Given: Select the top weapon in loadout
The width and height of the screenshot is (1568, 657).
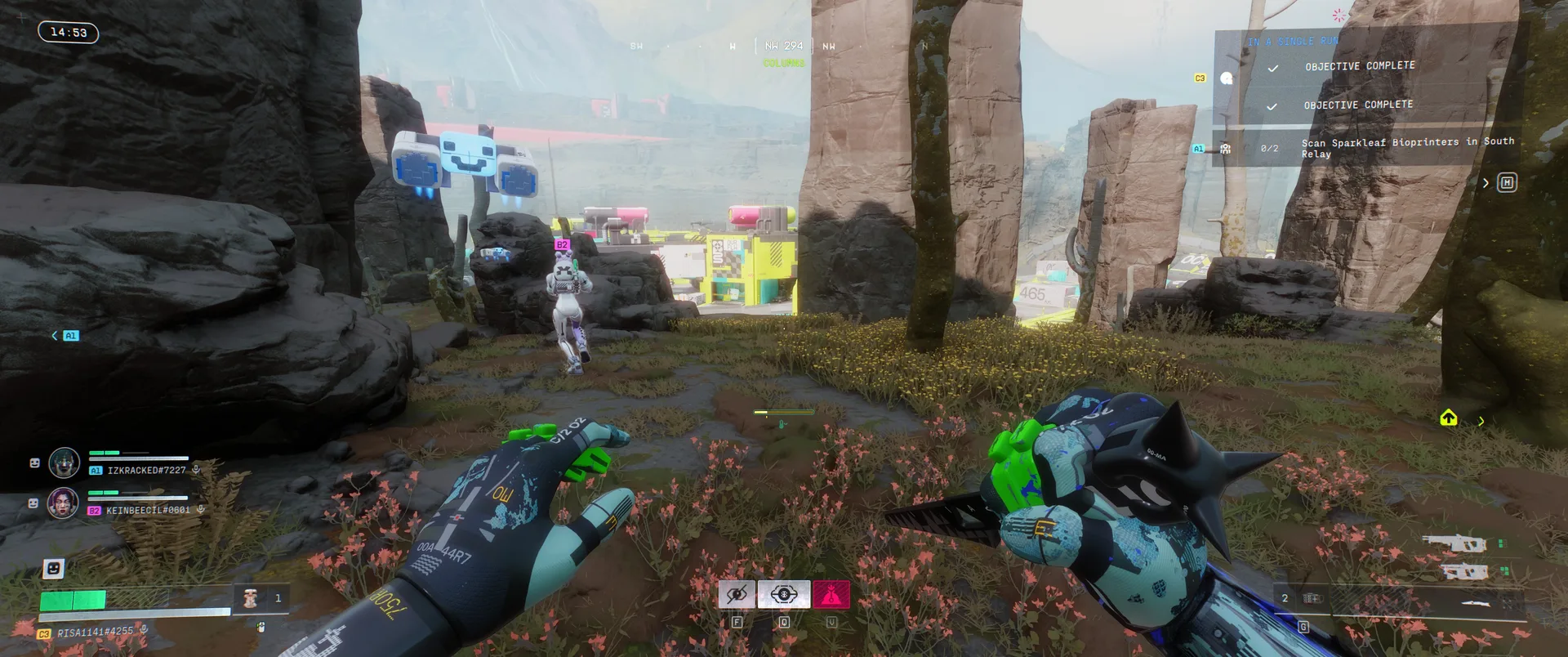Looking at the screenshot, I should (x=1454, y=543).
